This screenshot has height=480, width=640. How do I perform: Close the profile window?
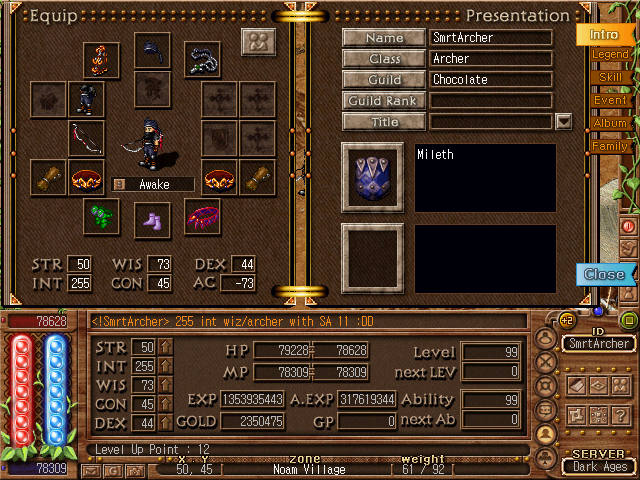click(604, 274)
